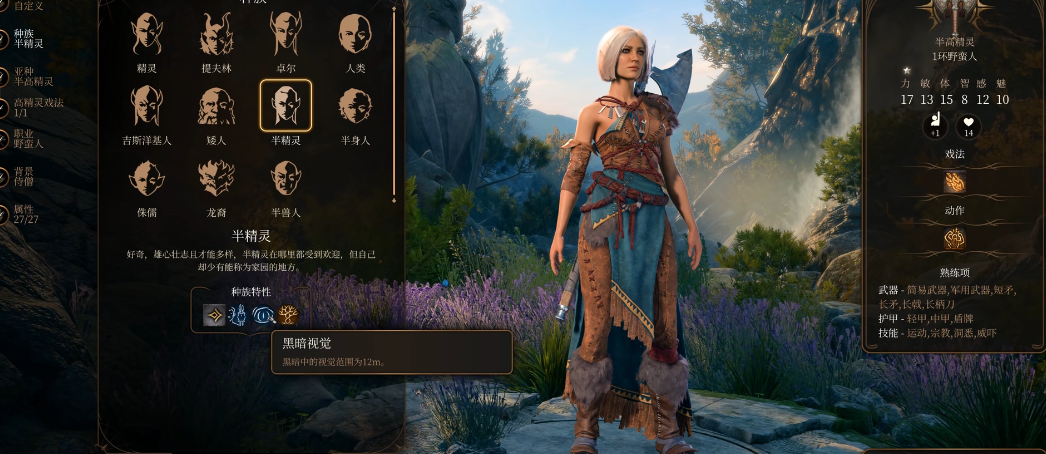Select the 人类 (Human) race
Screen dimensions: 1046x454
355,35
